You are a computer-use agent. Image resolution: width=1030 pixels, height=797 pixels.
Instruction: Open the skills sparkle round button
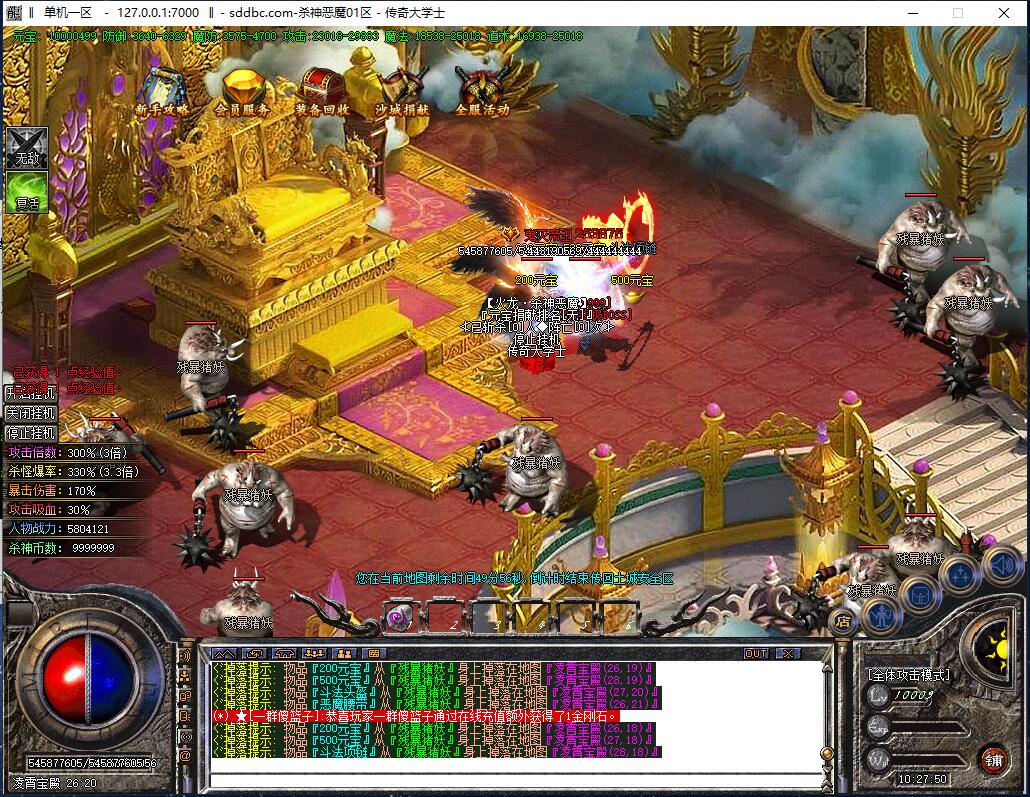(x=960, y=575)
